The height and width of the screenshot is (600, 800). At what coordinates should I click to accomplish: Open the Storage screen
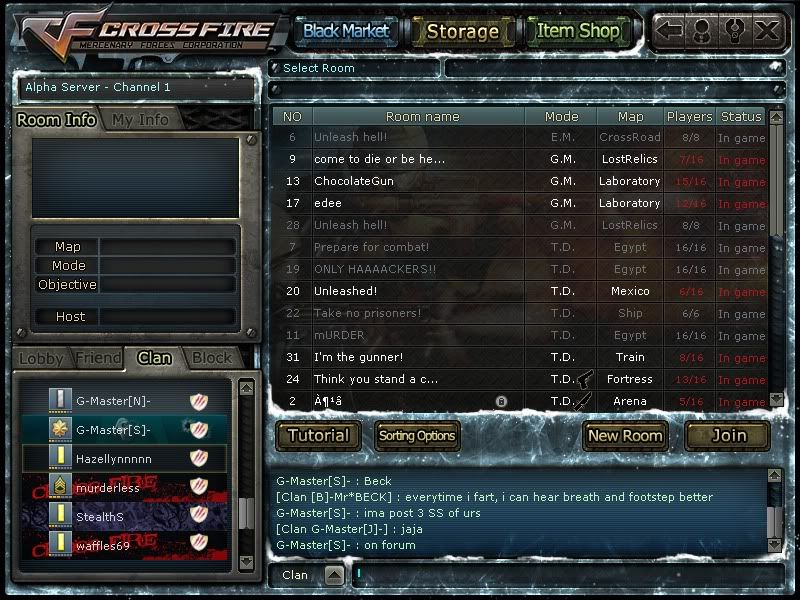tap(462, 31)
